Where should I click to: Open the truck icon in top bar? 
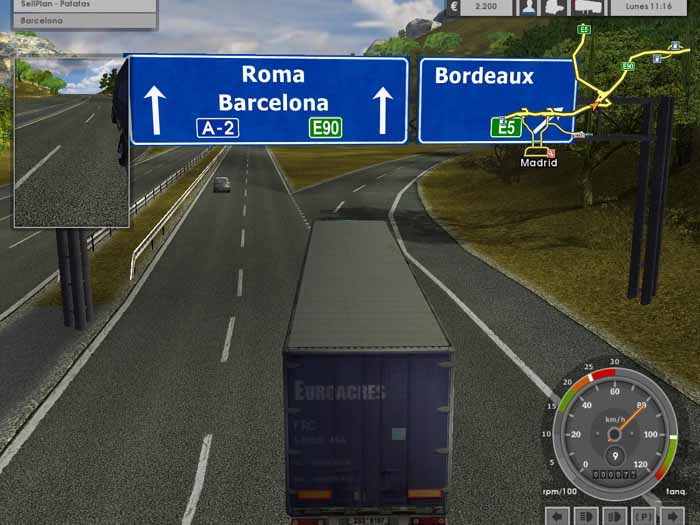pyautogui.click(x=555, y=7)
